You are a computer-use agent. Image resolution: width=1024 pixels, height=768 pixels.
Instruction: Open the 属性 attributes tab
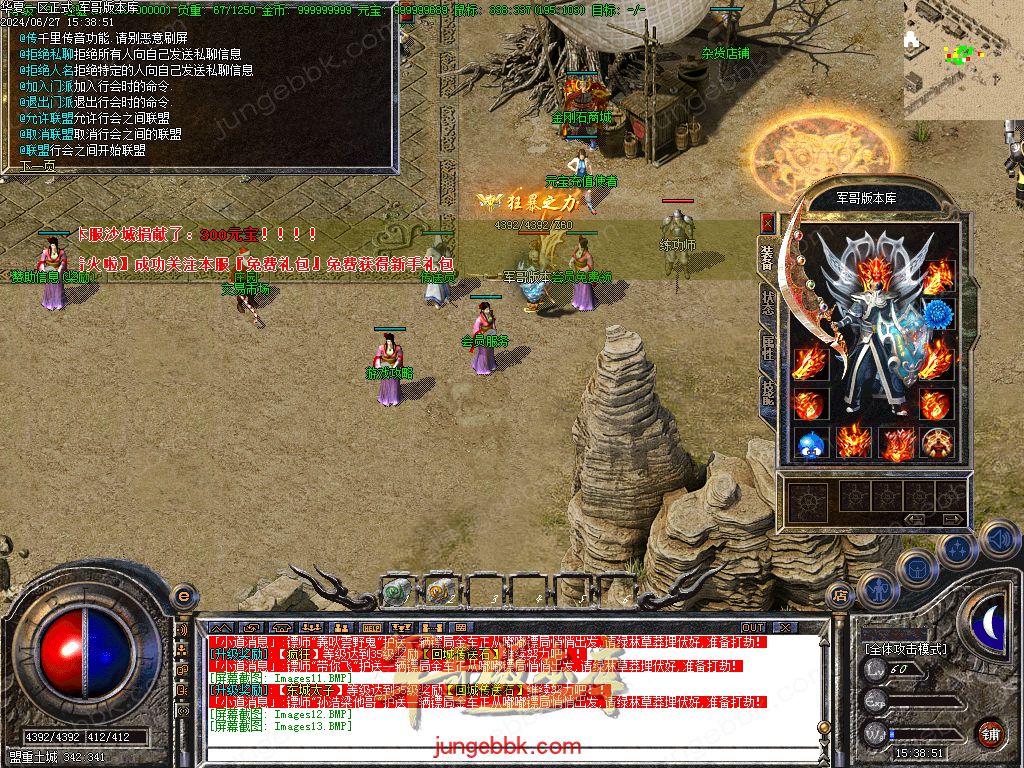pyautogui.click(x=768, y=345)
